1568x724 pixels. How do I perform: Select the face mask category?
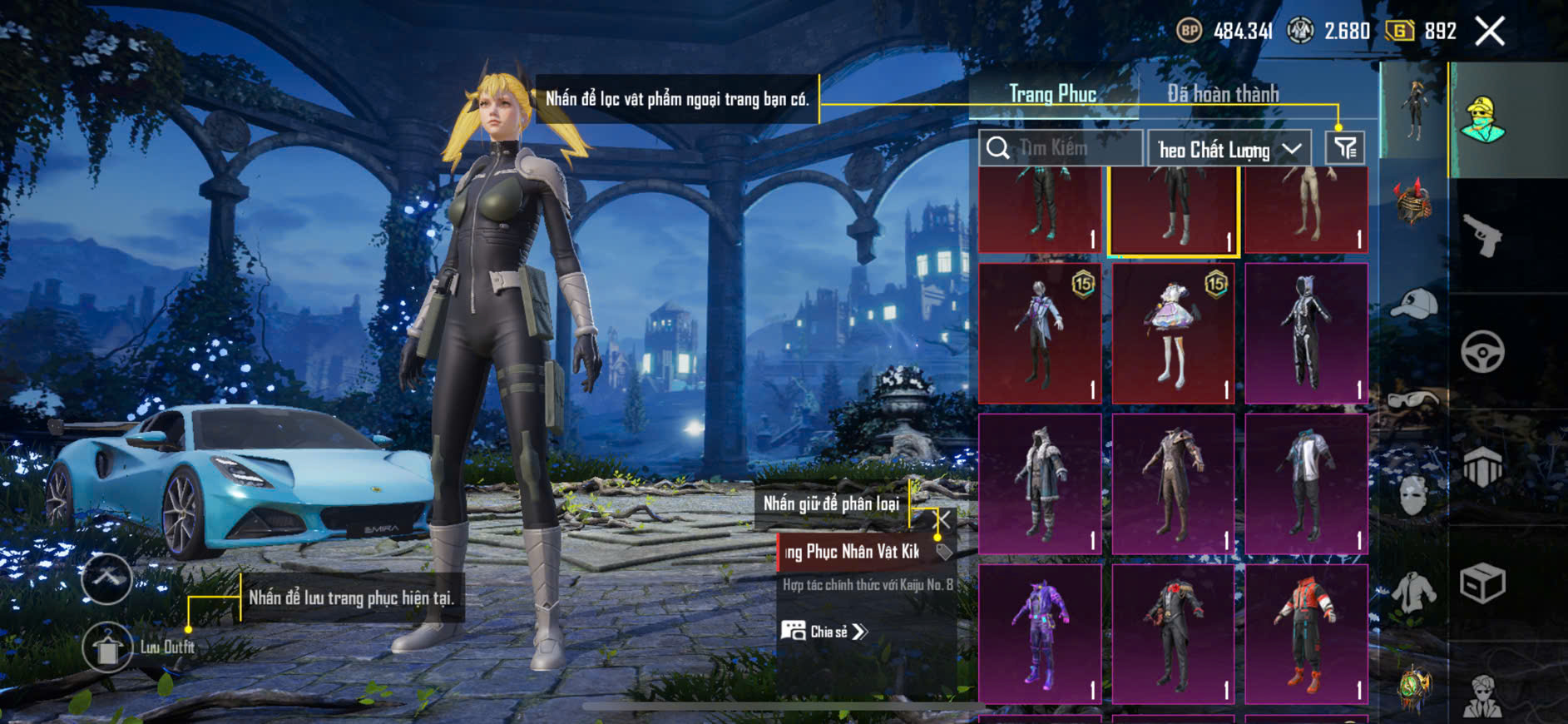click(x=1413, y=496)
